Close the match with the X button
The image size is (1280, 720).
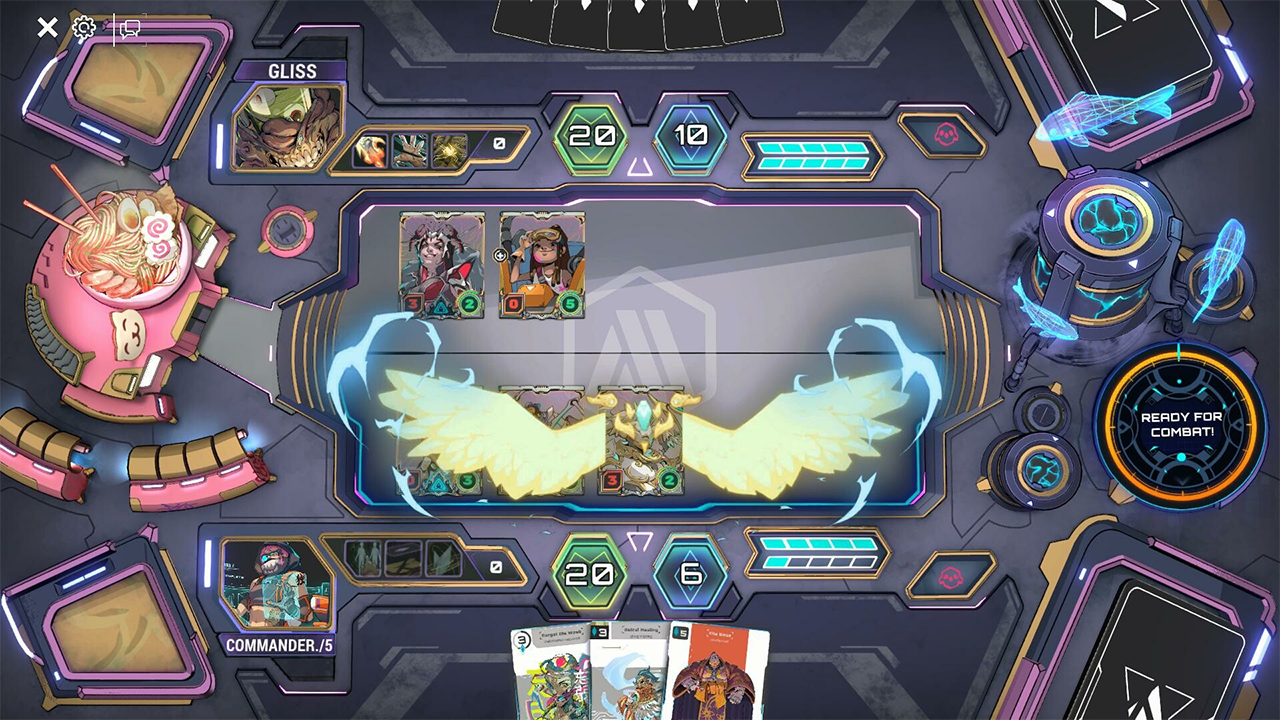47,27
